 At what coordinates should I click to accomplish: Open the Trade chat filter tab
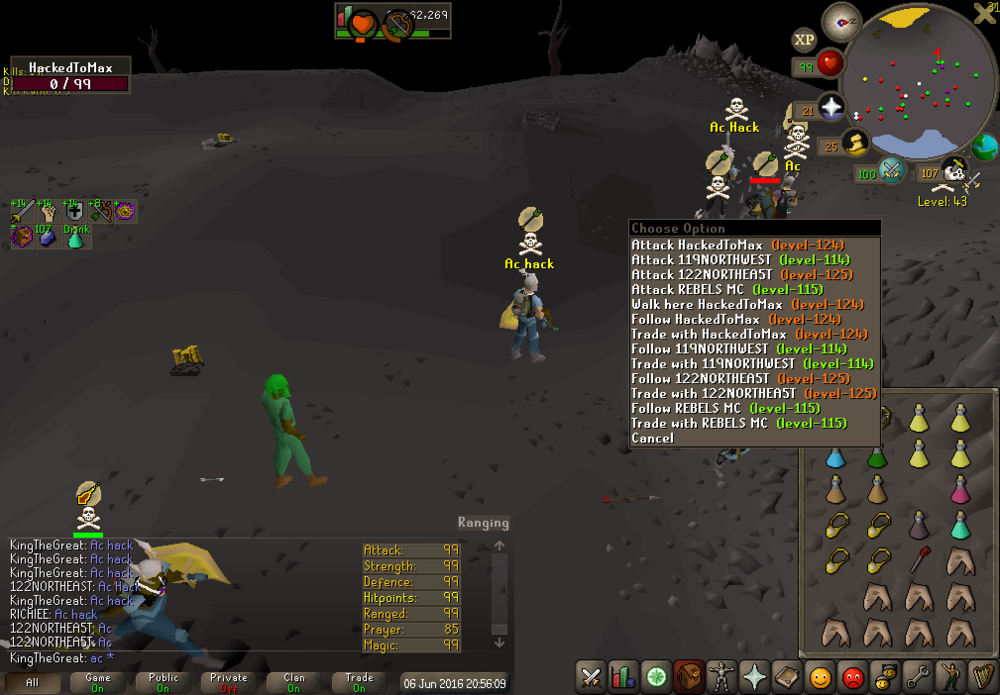359,682
